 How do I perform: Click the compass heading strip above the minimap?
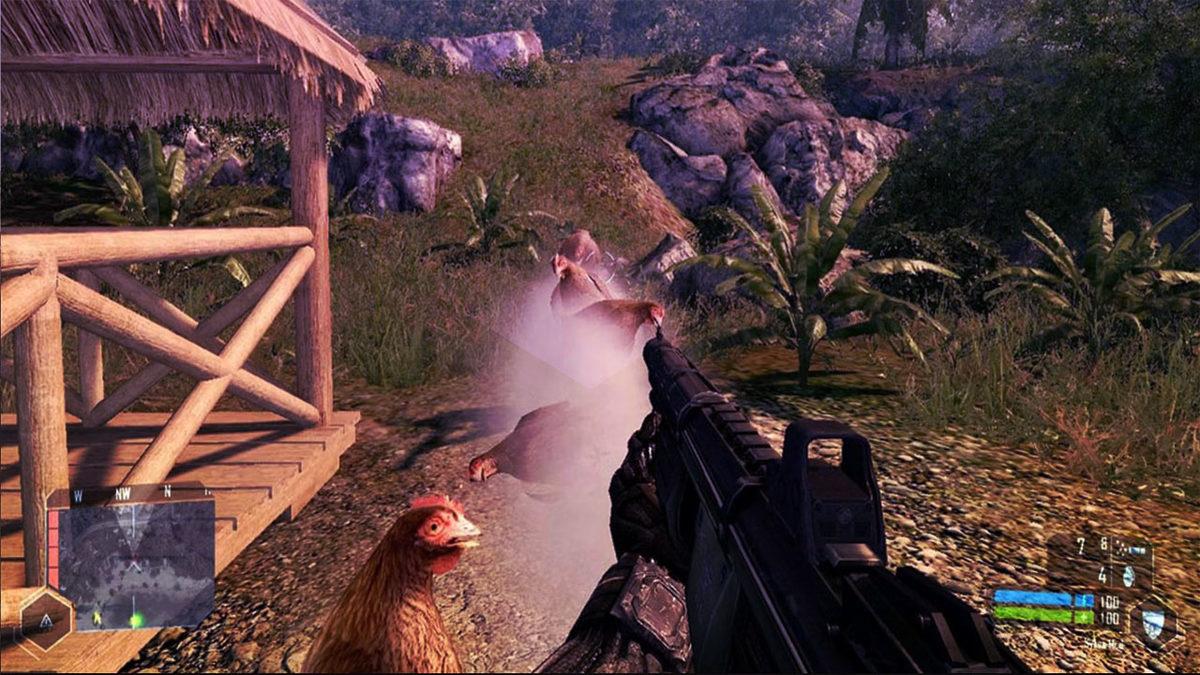click(130, 492)
